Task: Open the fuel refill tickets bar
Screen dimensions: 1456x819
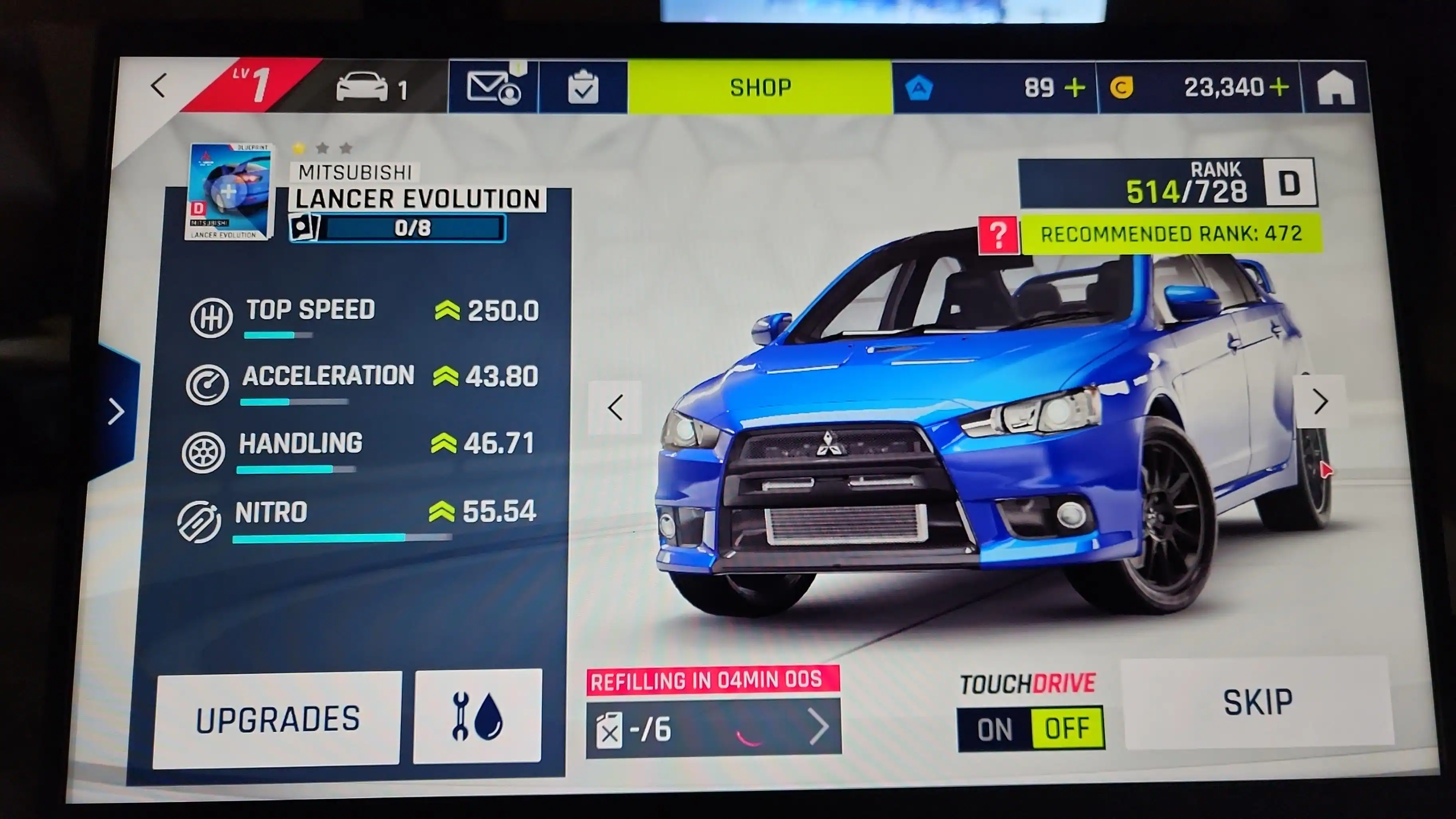Action: point(713,728)
